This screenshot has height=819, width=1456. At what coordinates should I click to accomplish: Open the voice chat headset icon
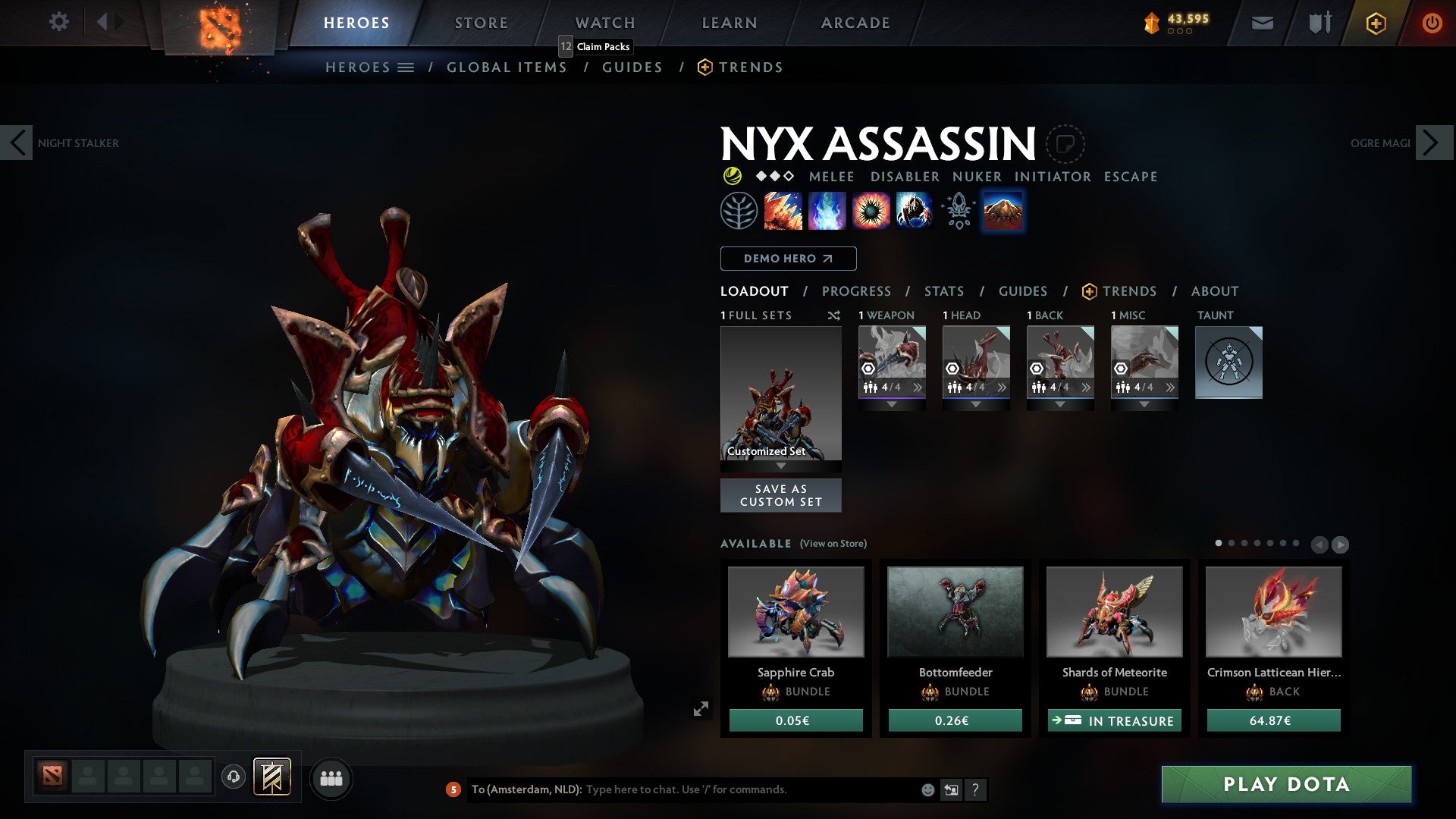pyautogui.click(x=234, y=778)
